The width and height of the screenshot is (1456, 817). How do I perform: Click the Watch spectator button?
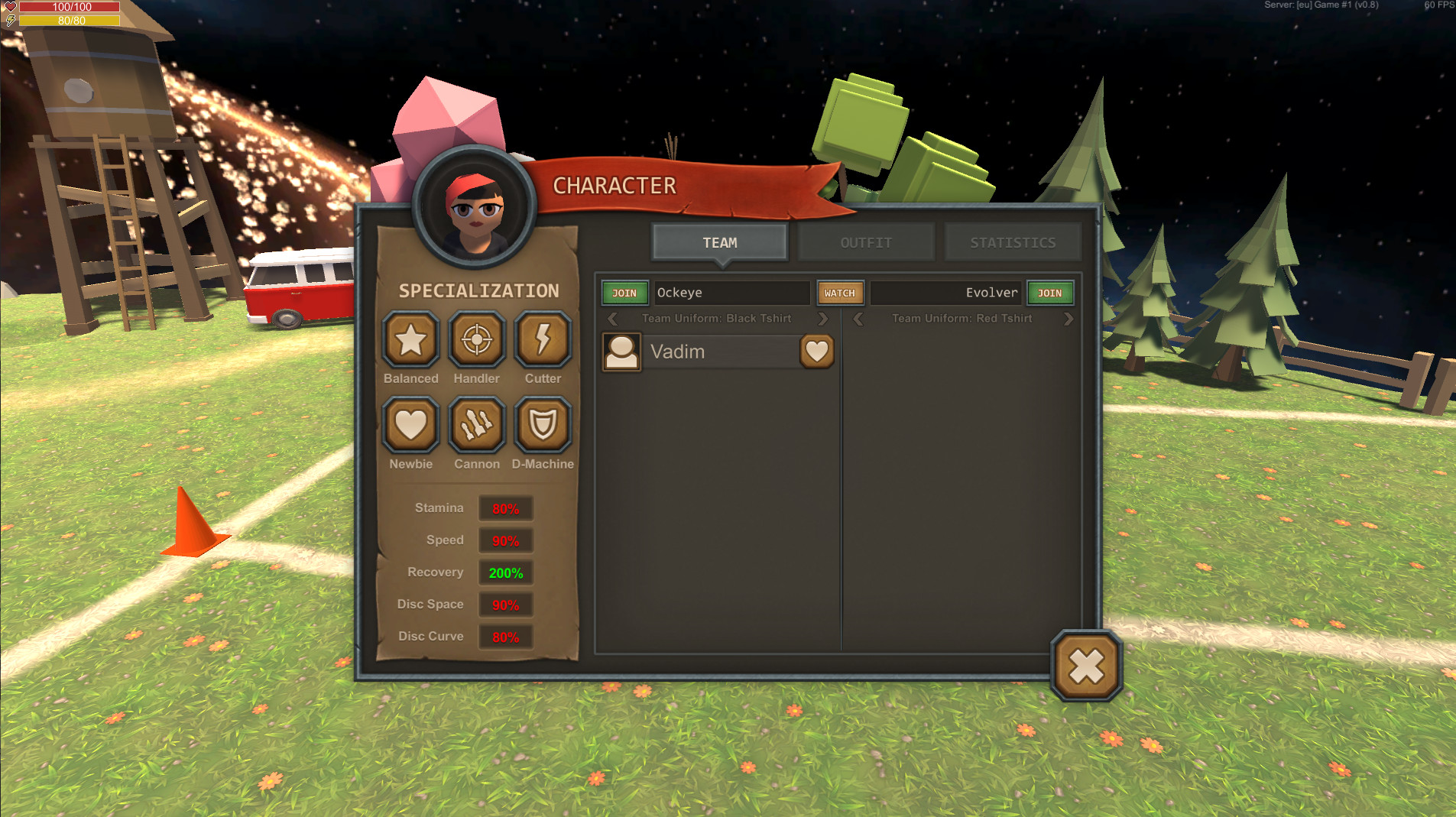839,293
